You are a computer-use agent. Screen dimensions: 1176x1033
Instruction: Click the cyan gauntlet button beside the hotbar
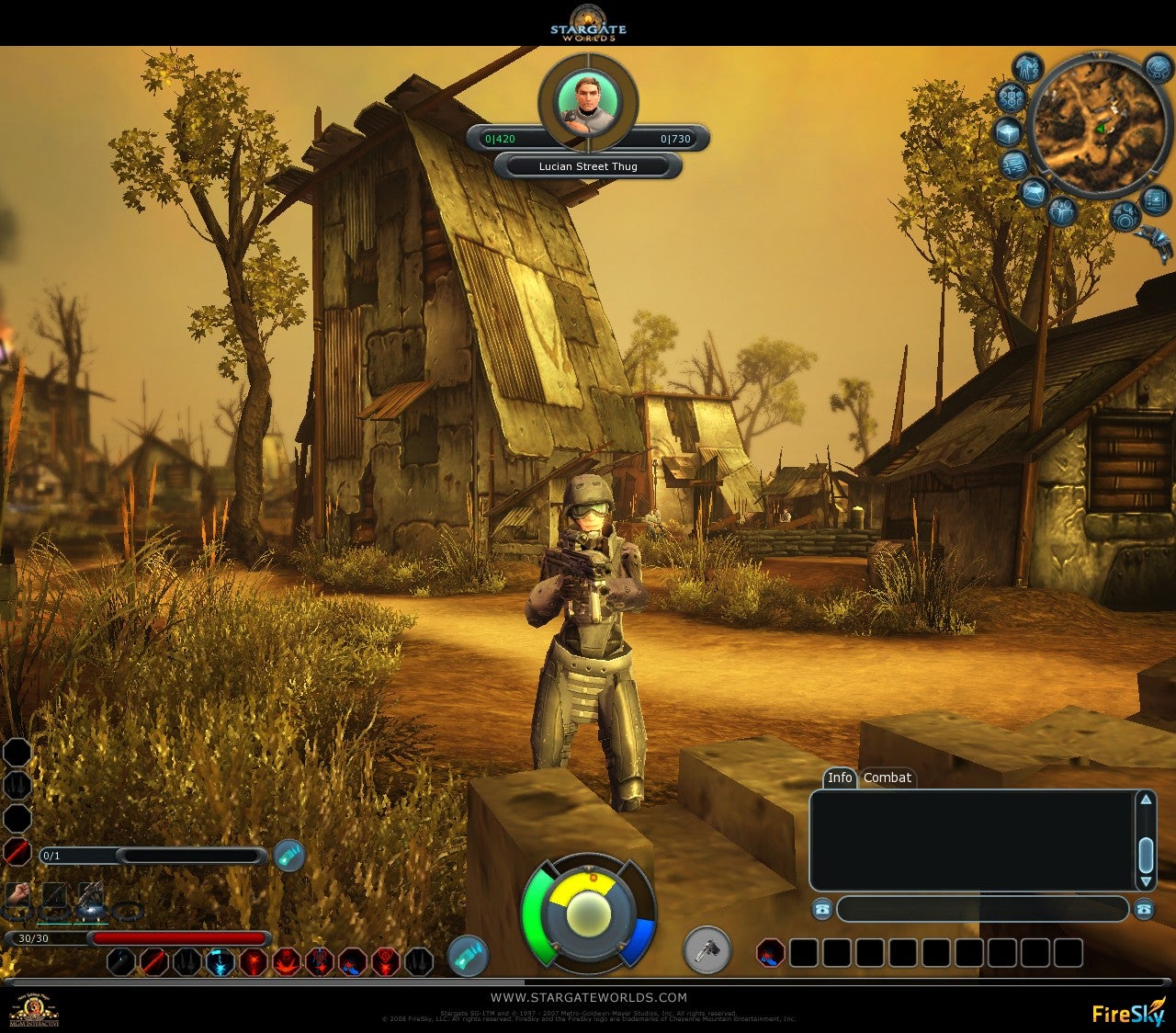click(467, 955)
